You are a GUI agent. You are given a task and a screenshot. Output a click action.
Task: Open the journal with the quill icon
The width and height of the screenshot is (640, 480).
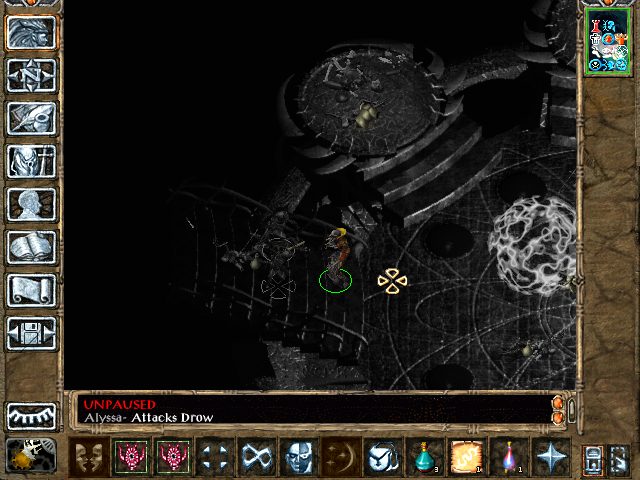point(32,118)
